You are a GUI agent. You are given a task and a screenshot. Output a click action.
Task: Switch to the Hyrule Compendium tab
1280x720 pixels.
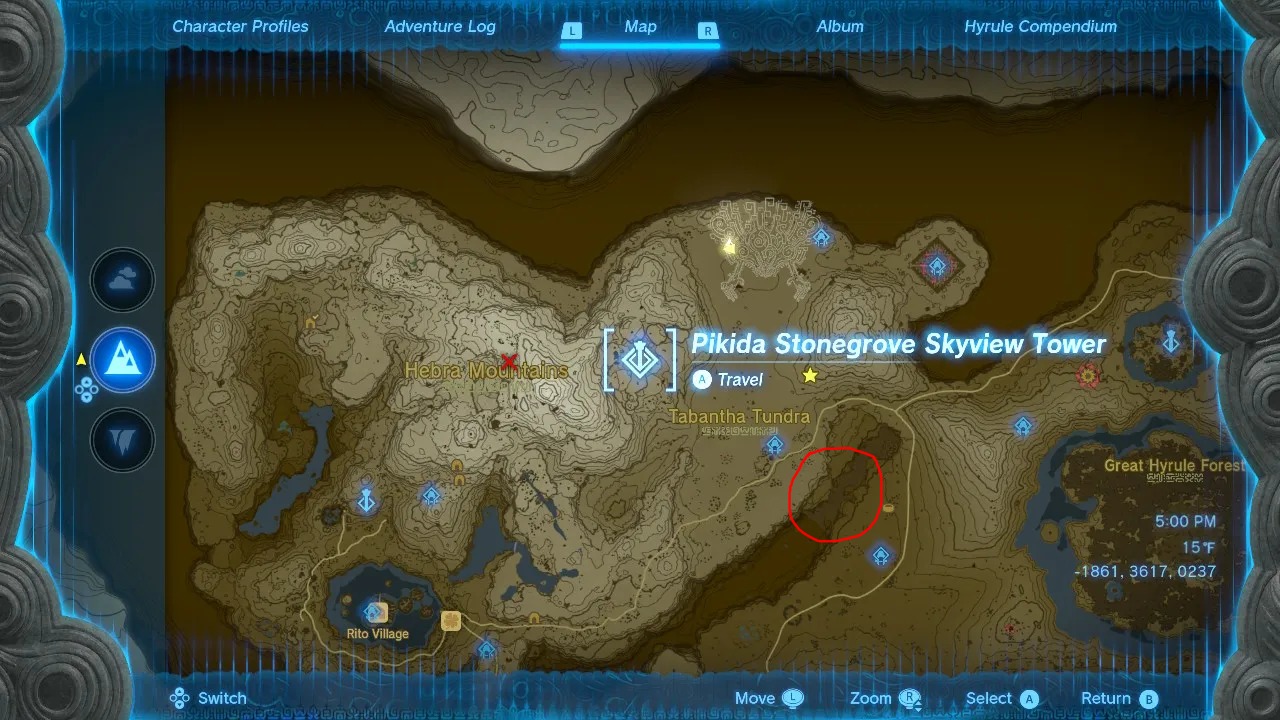1040,27
